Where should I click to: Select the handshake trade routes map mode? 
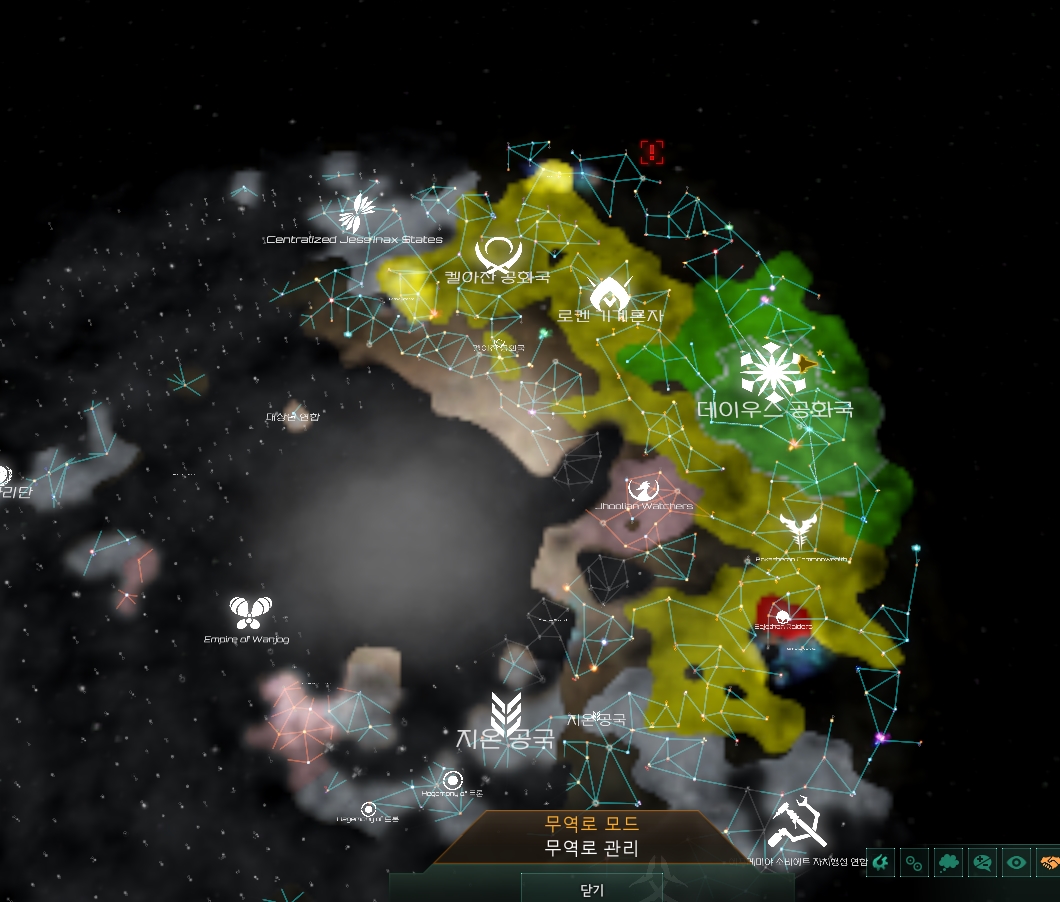click(x=1049, y=862)
